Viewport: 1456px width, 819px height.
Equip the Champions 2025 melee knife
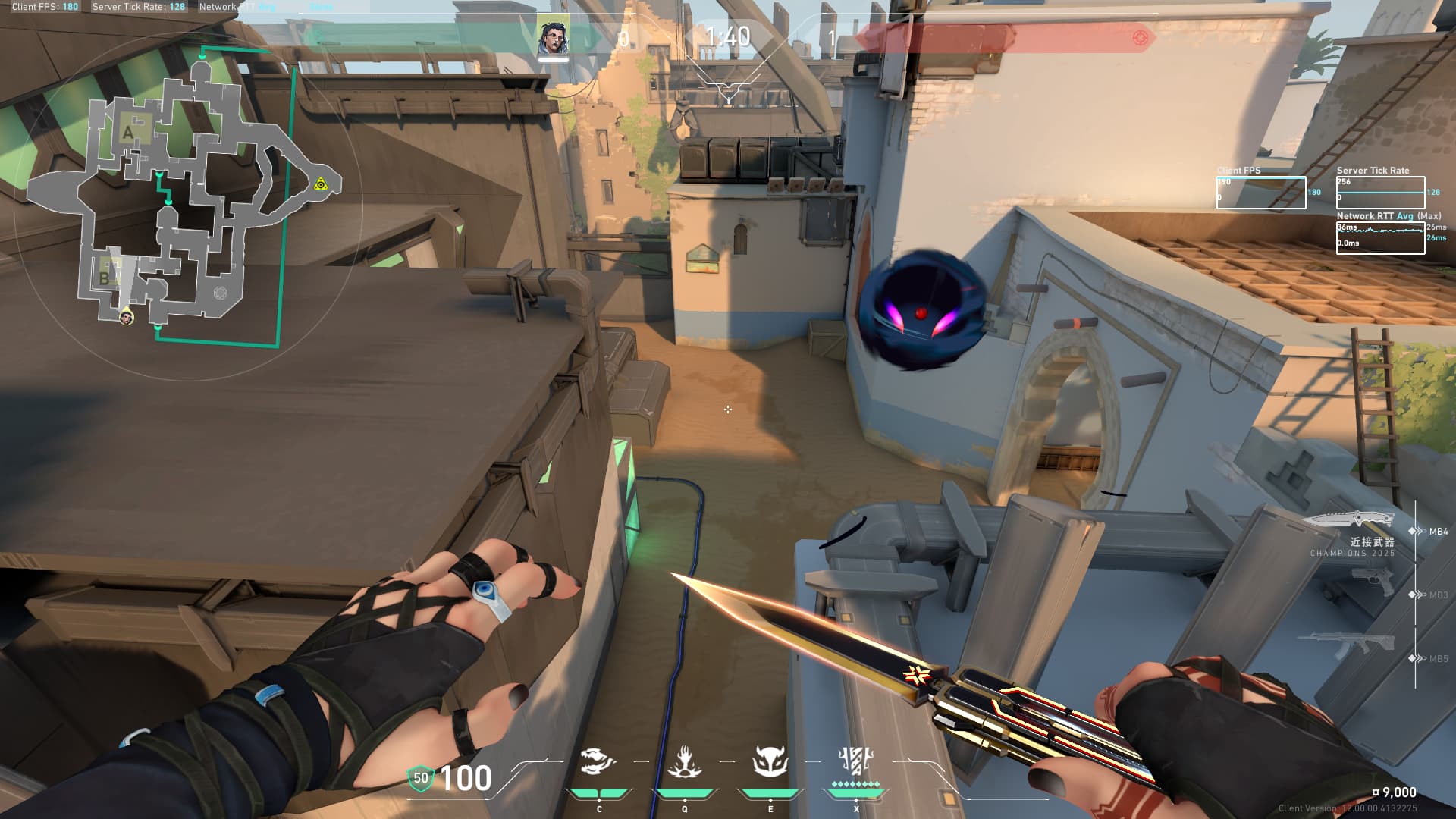(x=1350, y=520)
